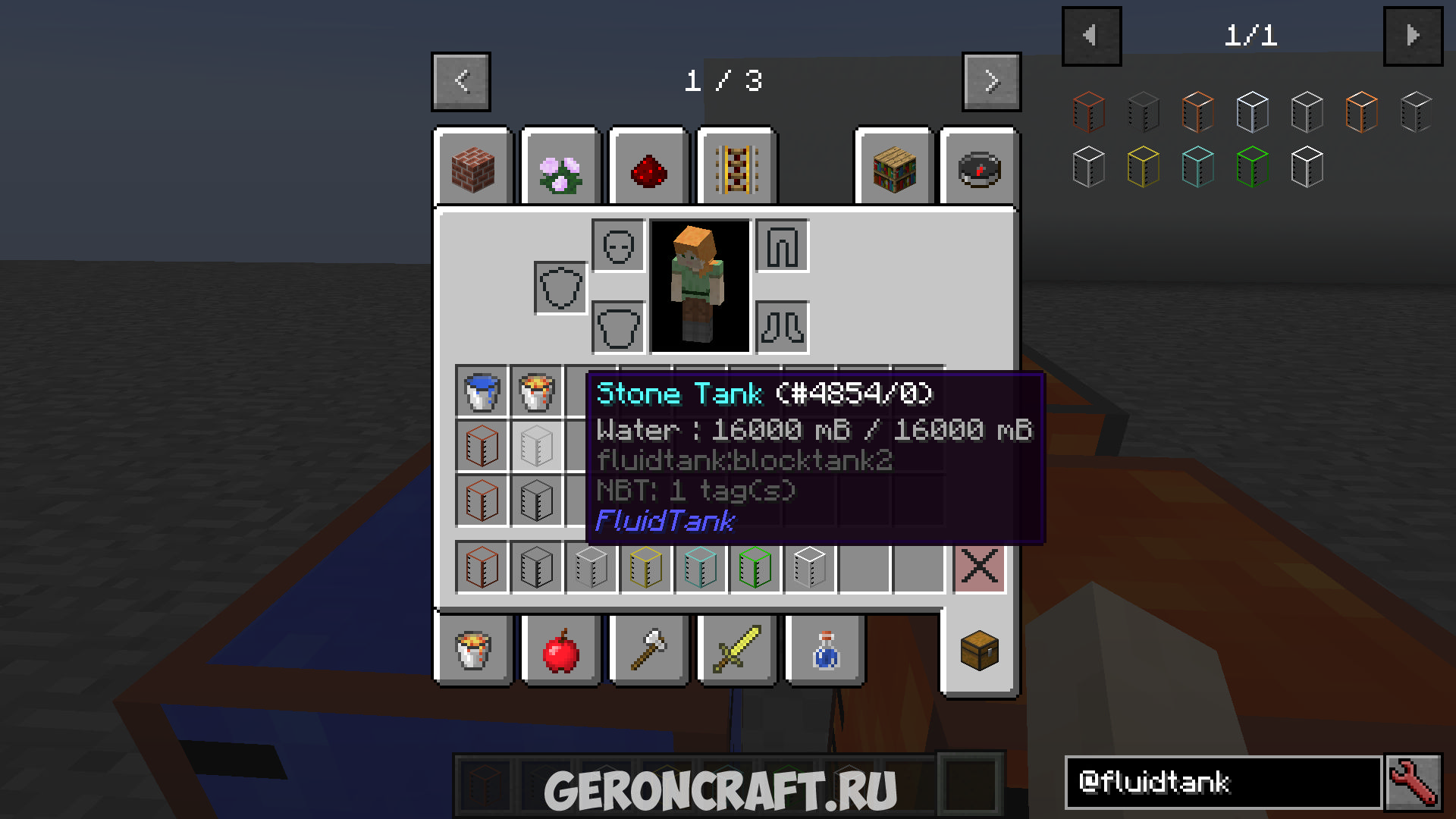Image resolution: width=1456 pixels, height=819 pixels.
Task: Select the chest survival inventory tab
Action: pyautogui.click(x=979, y=651)
